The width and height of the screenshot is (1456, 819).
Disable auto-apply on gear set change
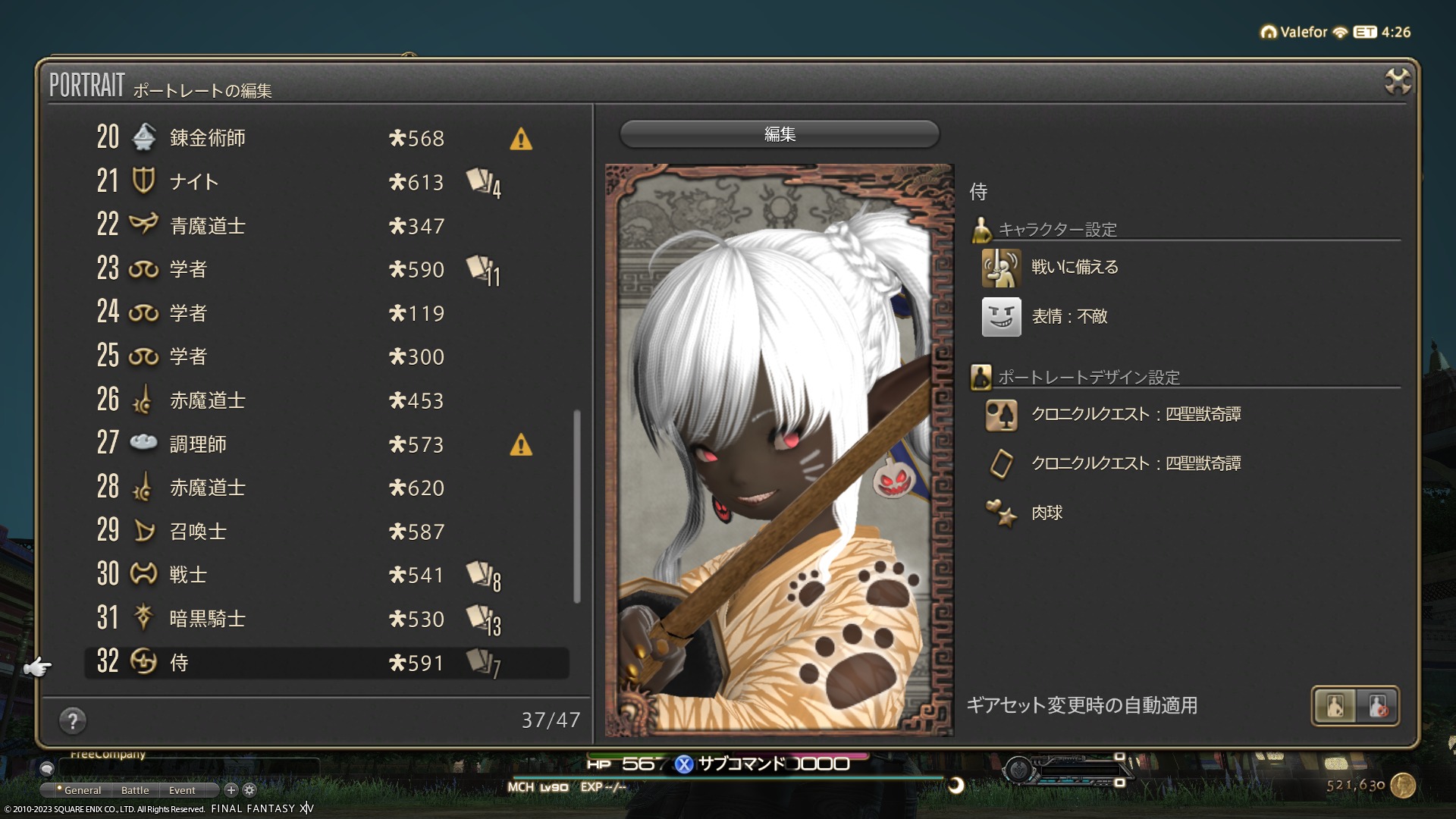coord(1377,706)
